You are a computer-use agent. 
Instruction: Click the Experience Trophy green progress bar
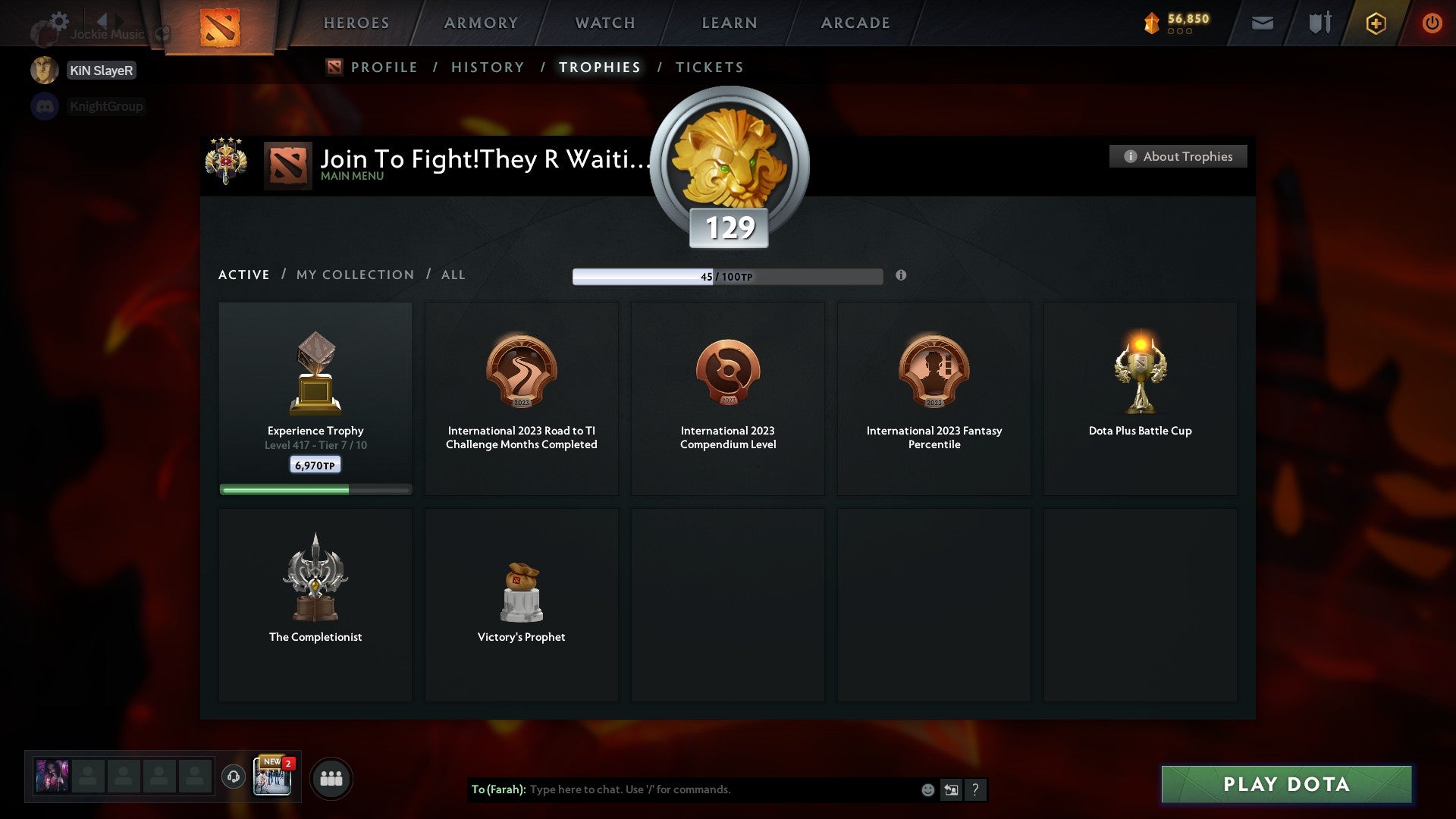pos(315,489)
